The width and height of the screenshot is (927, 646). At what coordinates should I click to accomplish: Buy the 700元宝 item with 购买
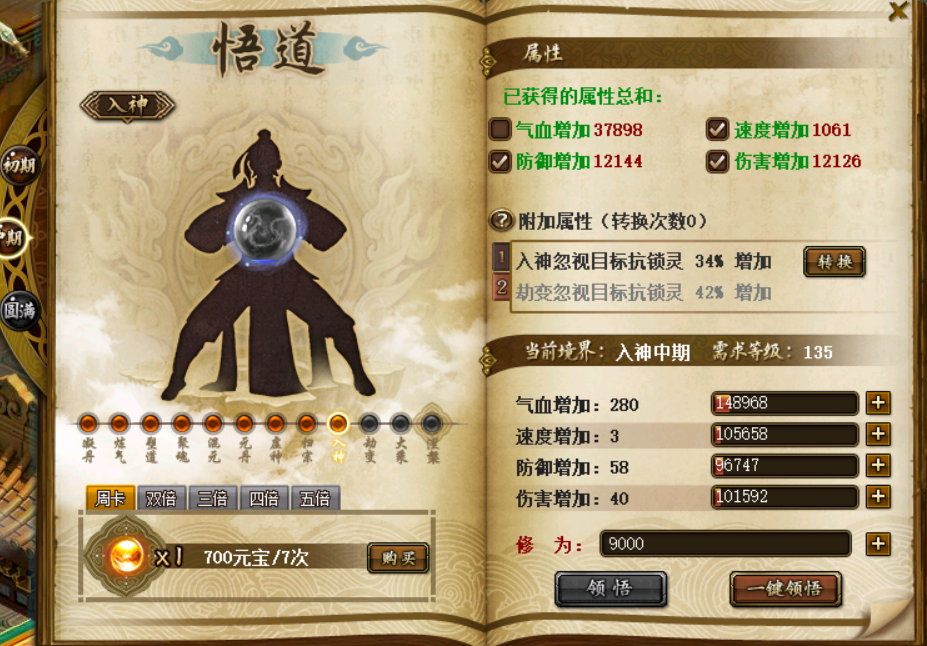(x=397, y=557)
